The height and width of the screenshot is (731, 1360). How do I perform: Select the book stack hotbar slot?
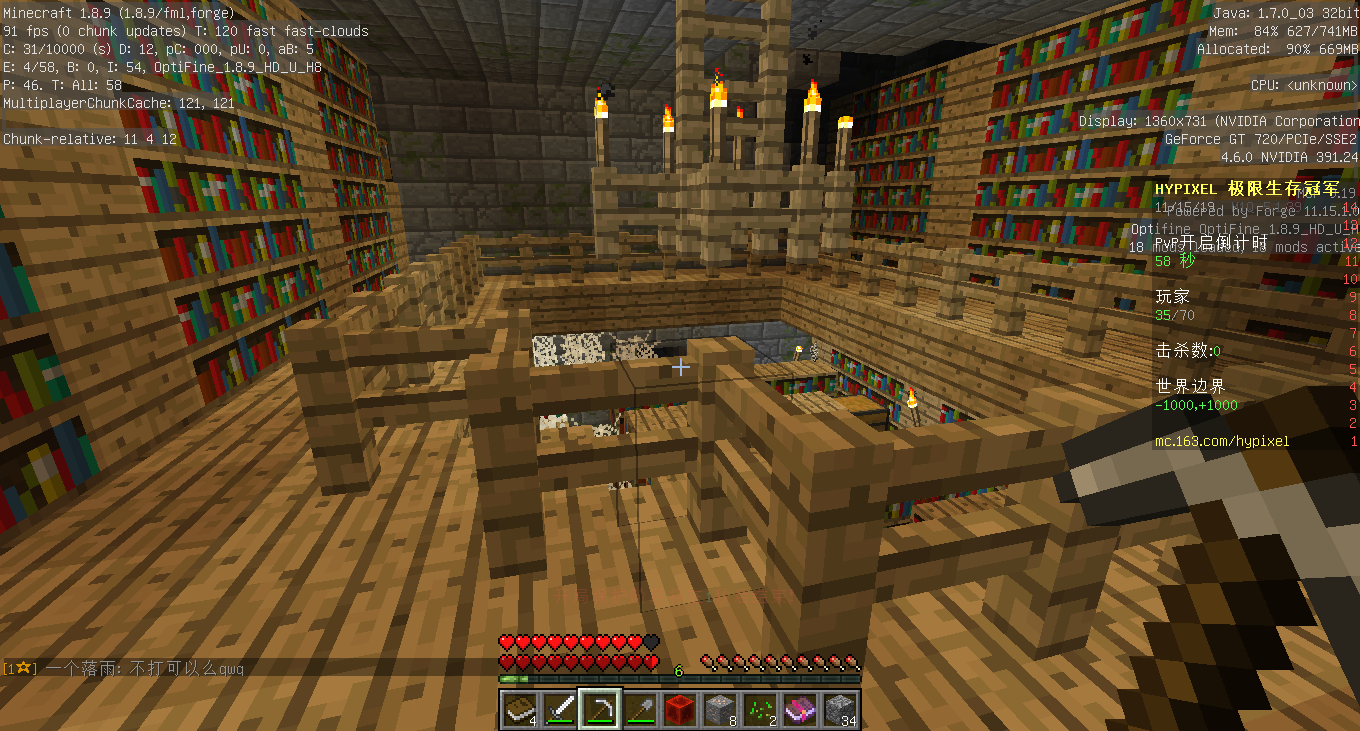click(x=519, y=709)
